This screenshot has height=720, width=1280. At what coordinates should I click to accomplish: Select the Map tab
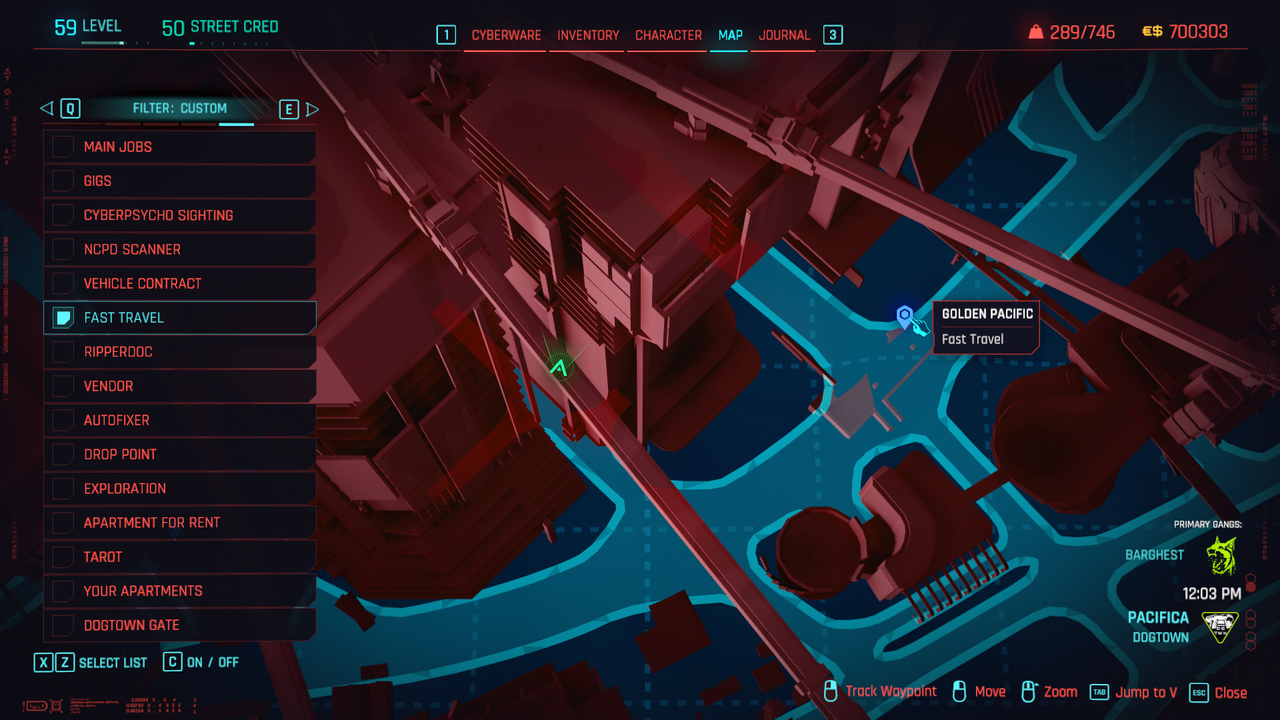pos(730,35)
